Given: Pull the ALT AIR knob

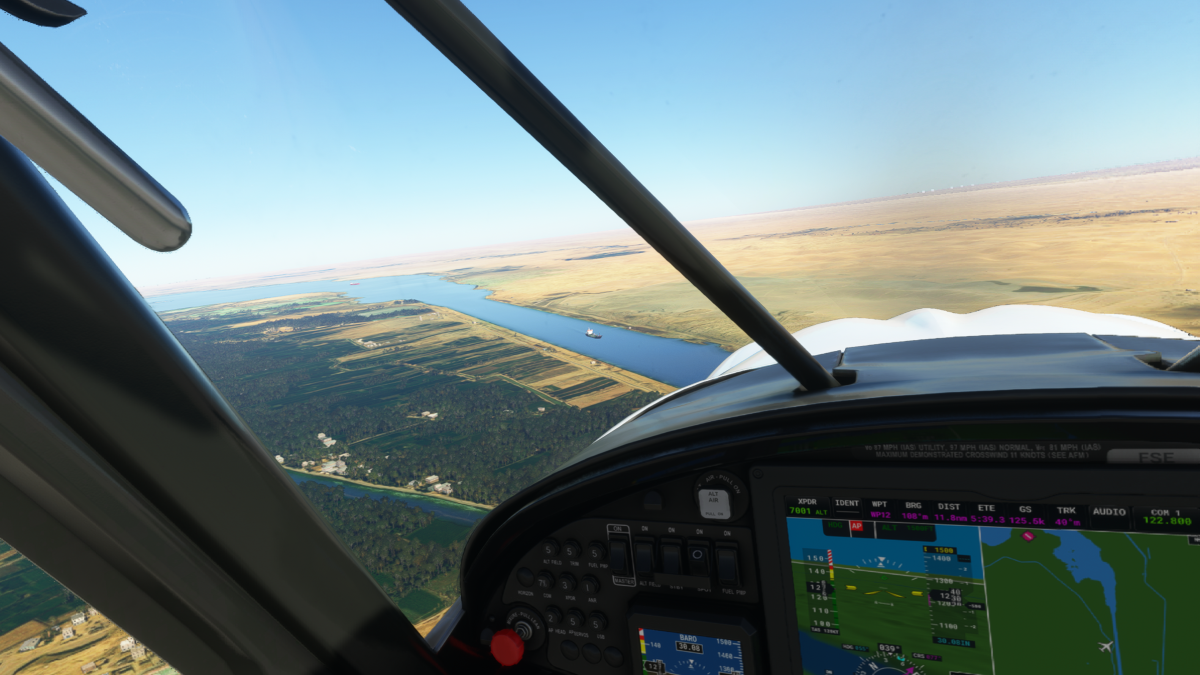Looking at the screenshot, I should (714, 501).
